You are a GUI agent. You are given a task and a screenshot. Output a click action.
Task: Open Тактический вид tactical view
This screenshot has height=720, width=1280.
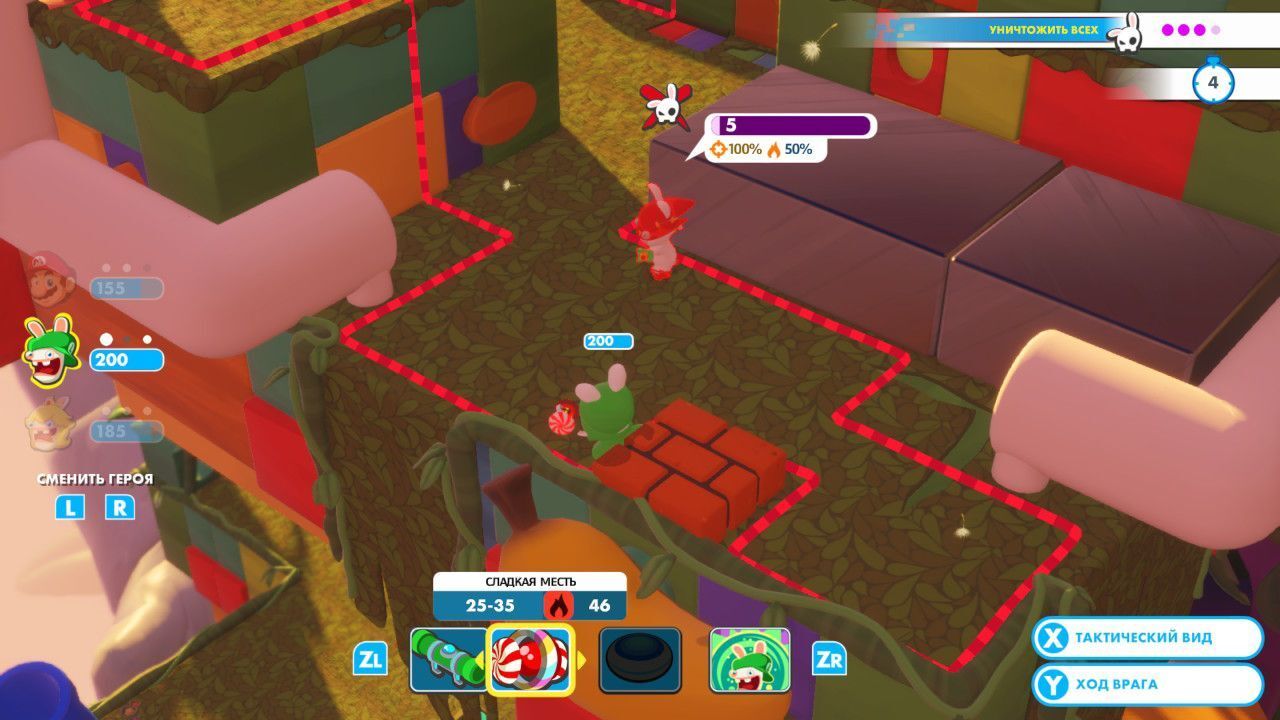coord(1148,638)
